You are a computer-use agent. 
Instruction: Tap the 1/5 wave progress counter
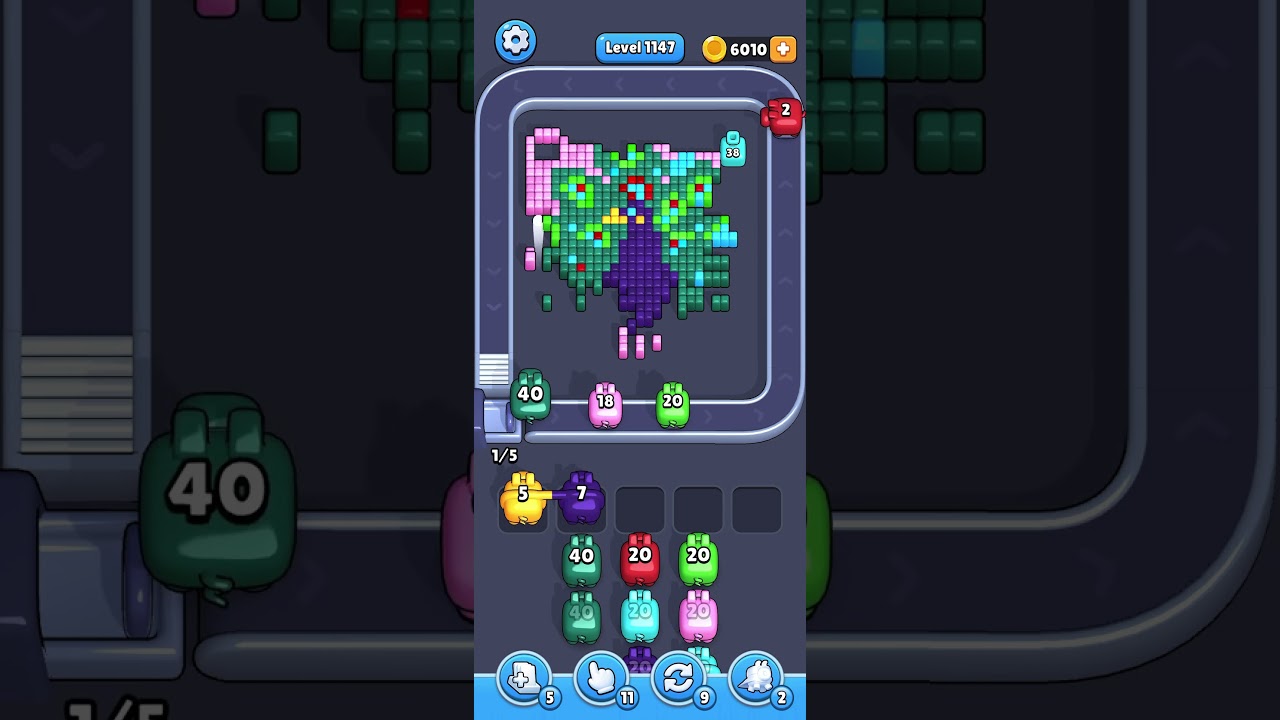coord(503,456)
